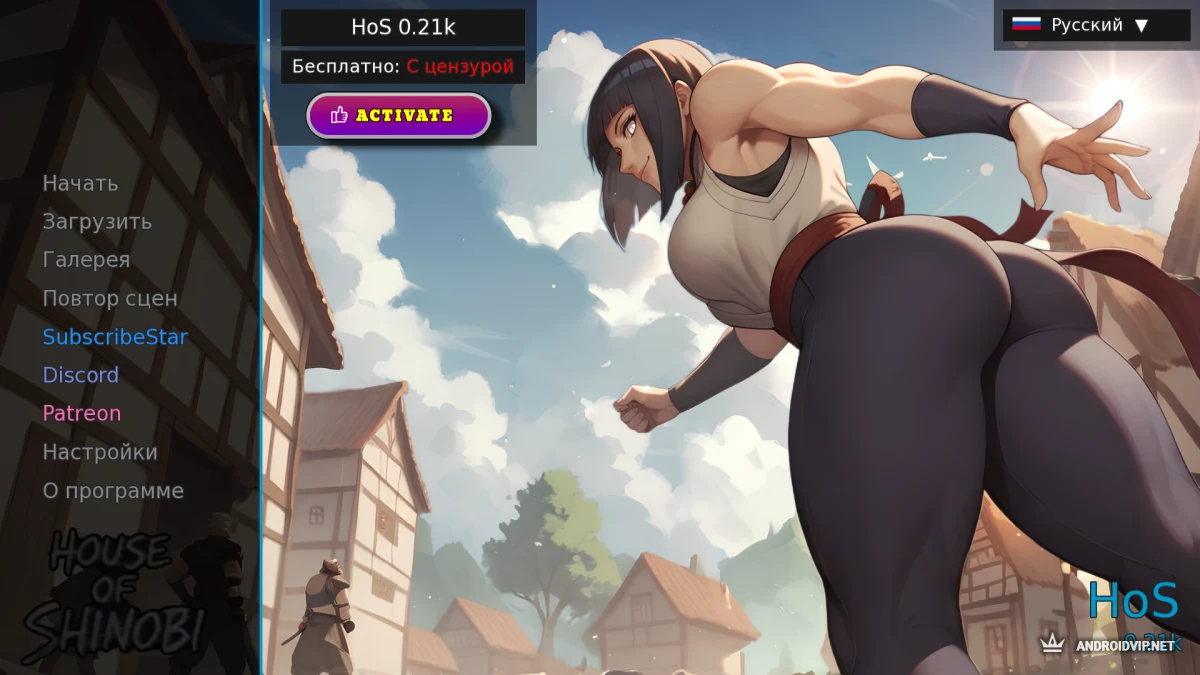Open the Русский language dropdown
This screenshot has width=1200, height=675.
(x=1096, y=25)
